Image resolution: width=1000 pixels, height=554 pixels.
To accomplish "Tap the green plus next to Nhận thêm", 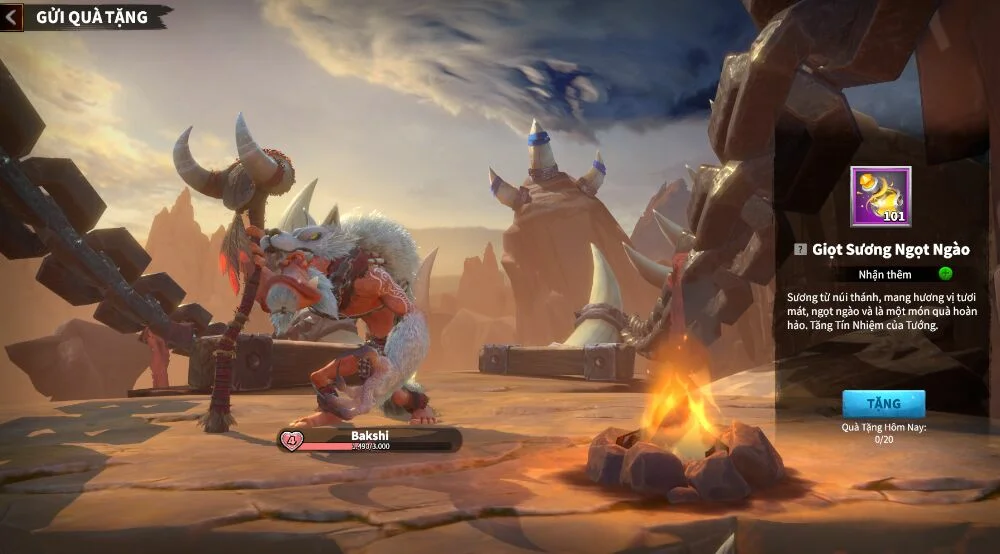I will (x=945, y=274).
